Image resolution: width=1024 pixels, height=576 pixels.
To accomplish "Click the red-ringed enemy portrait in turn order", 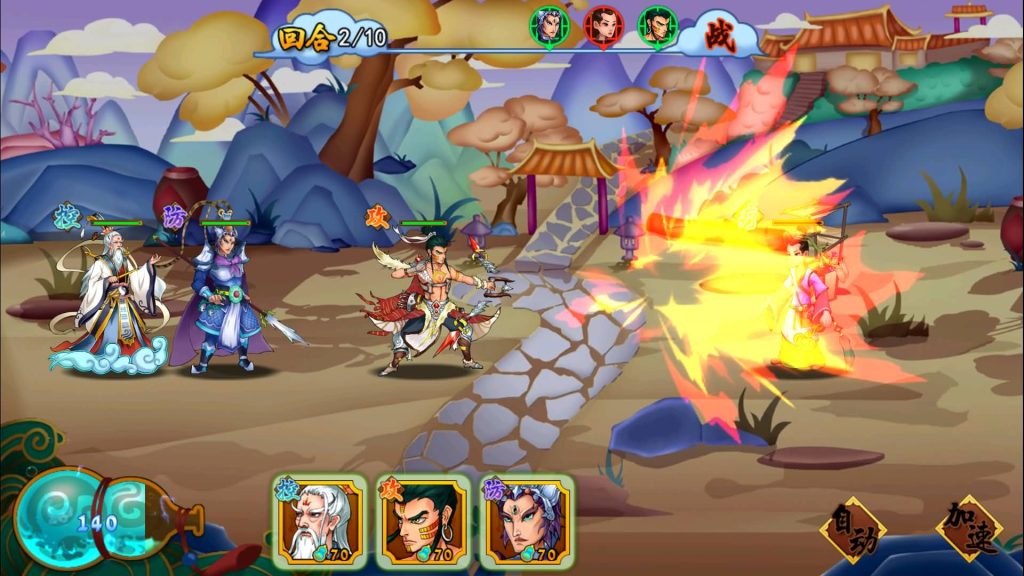I will click(x=603, y=26).
